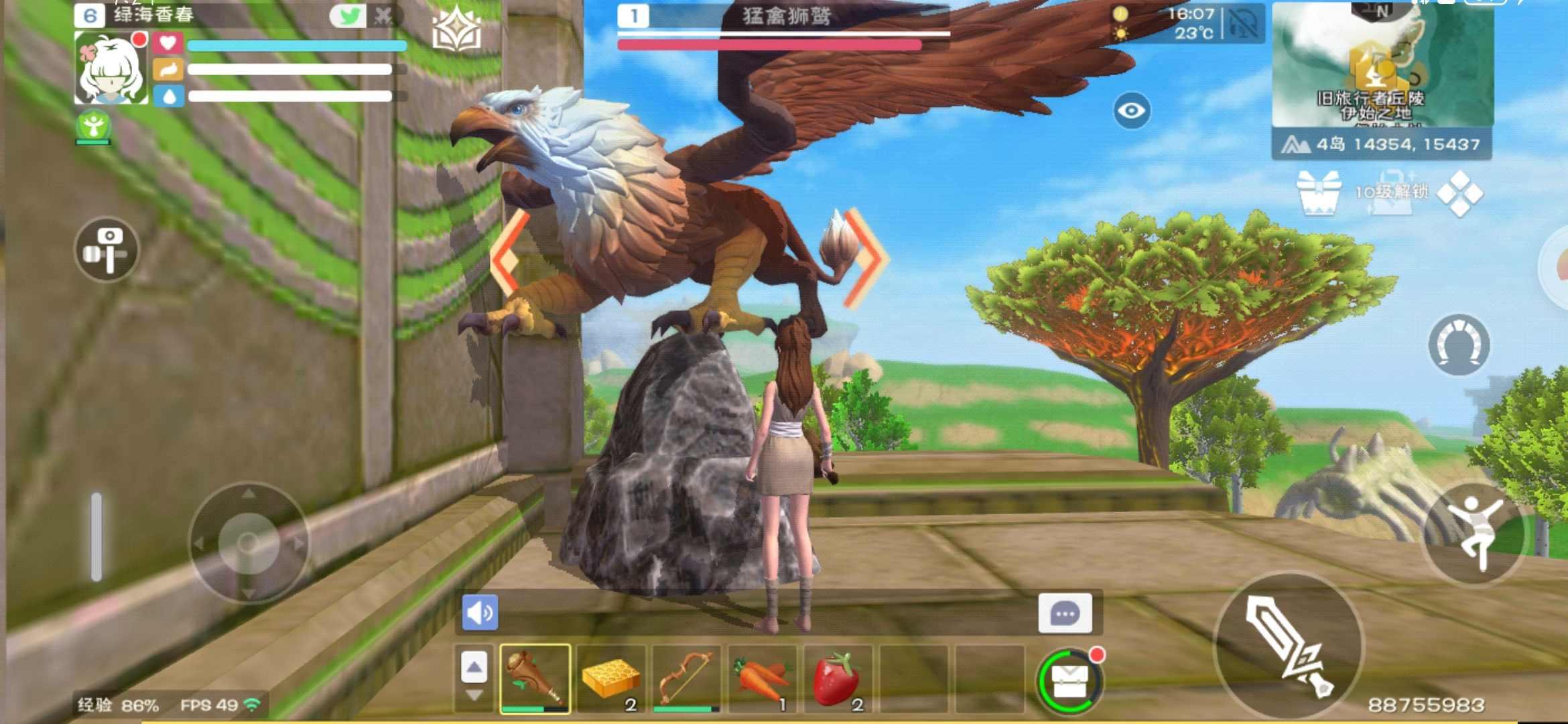Viewport: 1568px width, 724px height.
Task: Tap the four-diamond menu icon
Action: pyautogui.click(x=1460, y=194)
